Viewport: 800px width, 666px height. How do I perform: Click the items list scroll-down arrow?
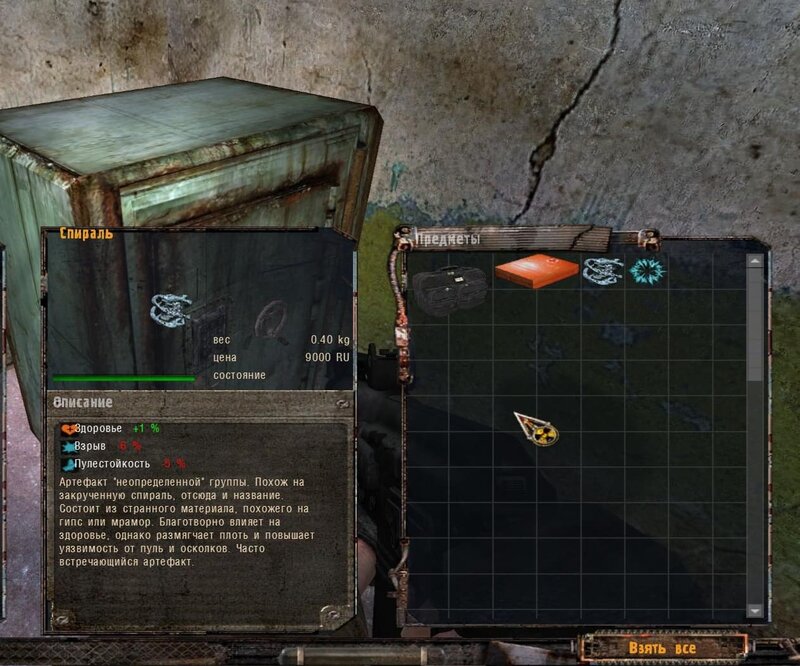point(755,610)
